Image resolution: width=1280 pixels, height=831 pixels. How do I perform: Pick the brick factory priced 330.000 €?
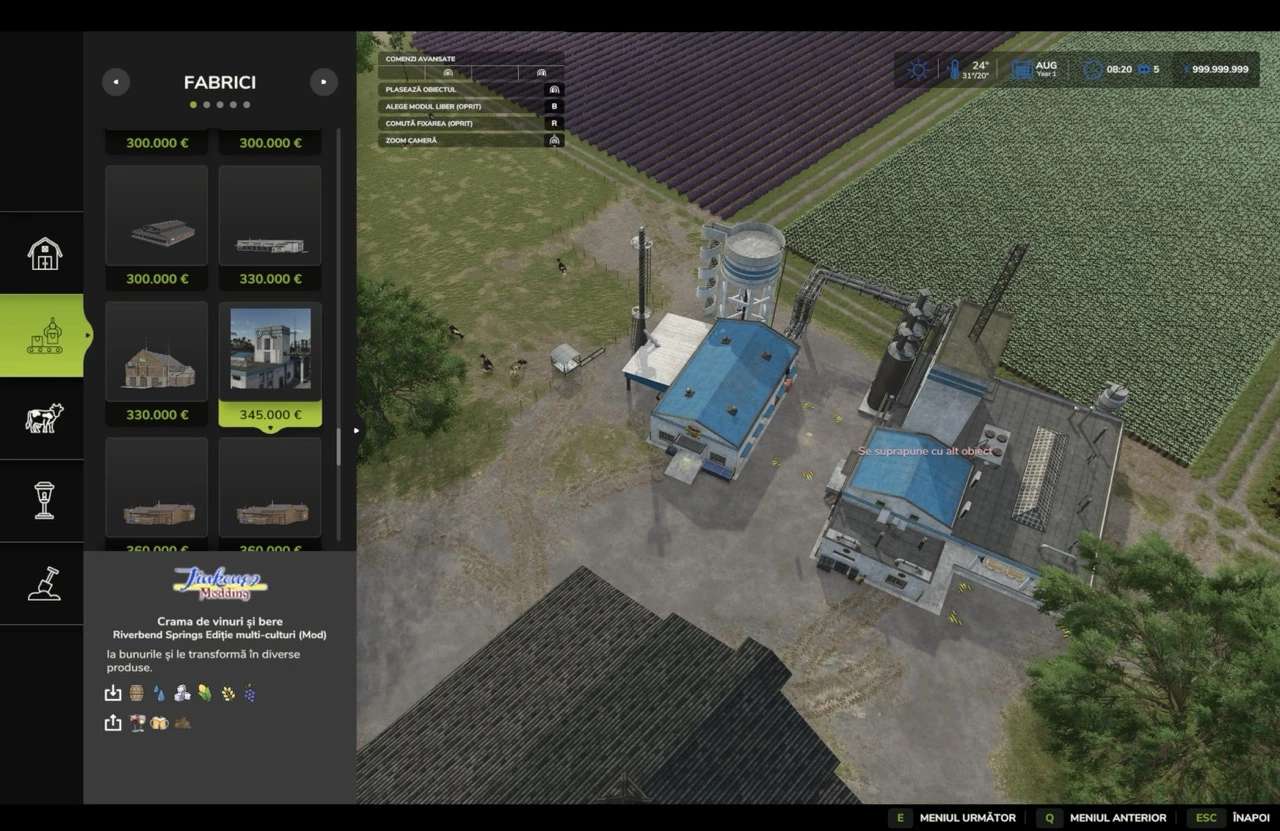click(x=157, y=363)
